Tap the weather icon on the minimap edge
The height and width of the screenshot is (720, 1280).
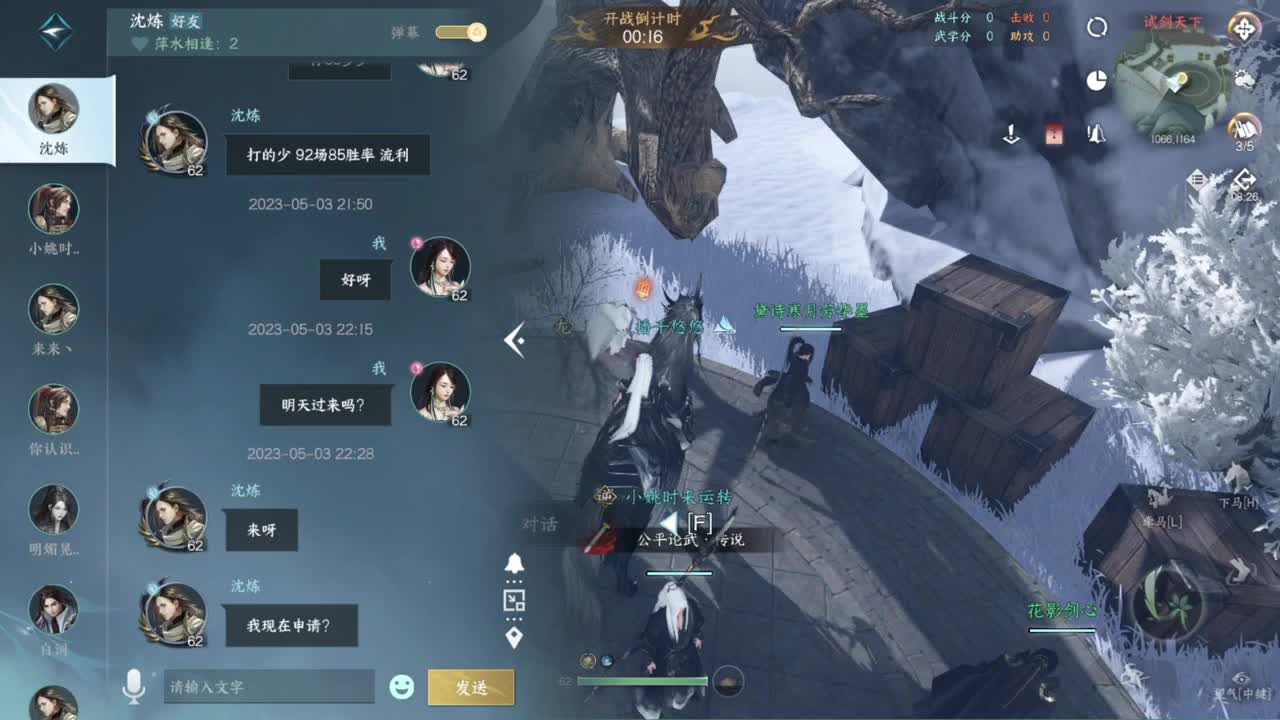tap(1243, 77)
